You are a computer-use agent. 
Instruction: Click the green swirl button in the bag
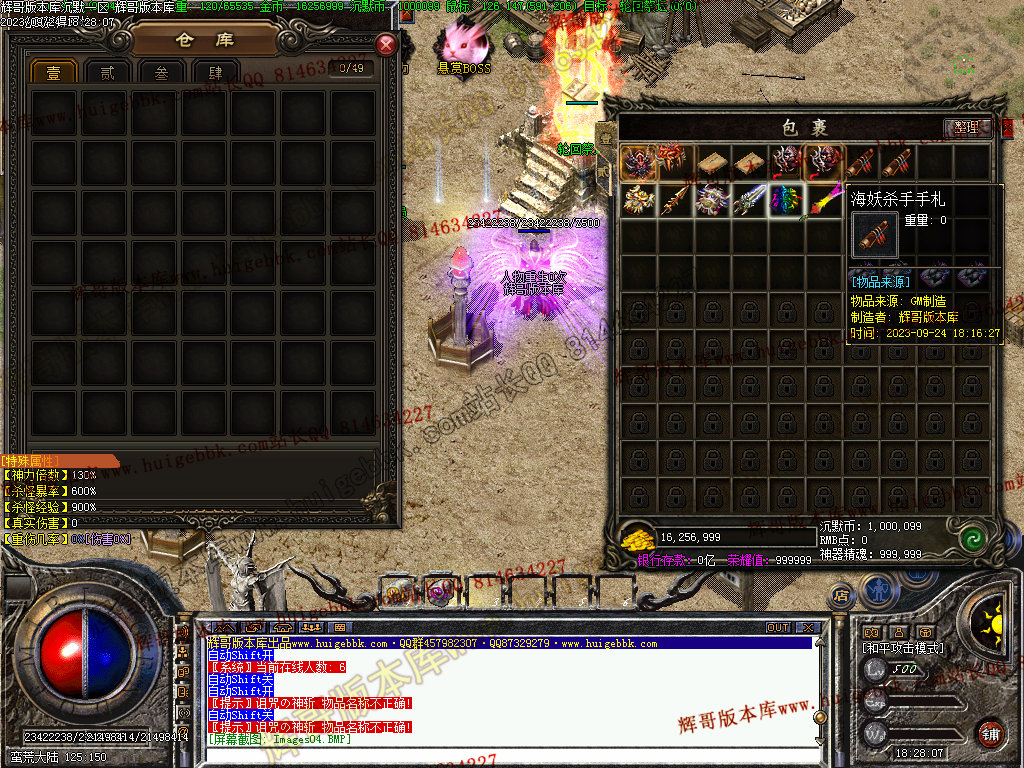pyautogui.click(x=969, y=540)
